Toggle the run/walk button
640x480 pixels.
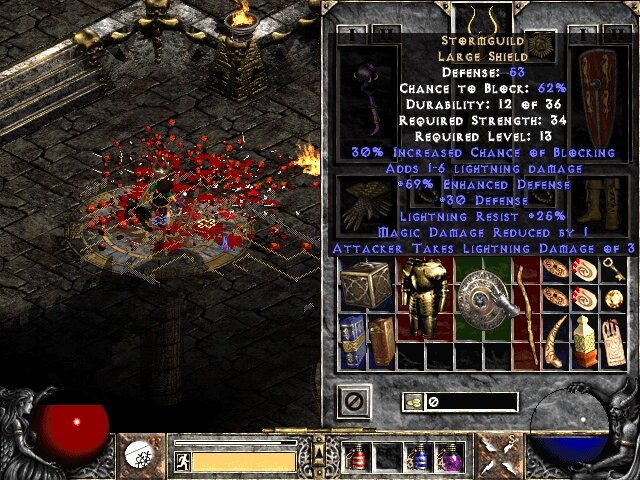pyautogui.click(x=182, y=461)
